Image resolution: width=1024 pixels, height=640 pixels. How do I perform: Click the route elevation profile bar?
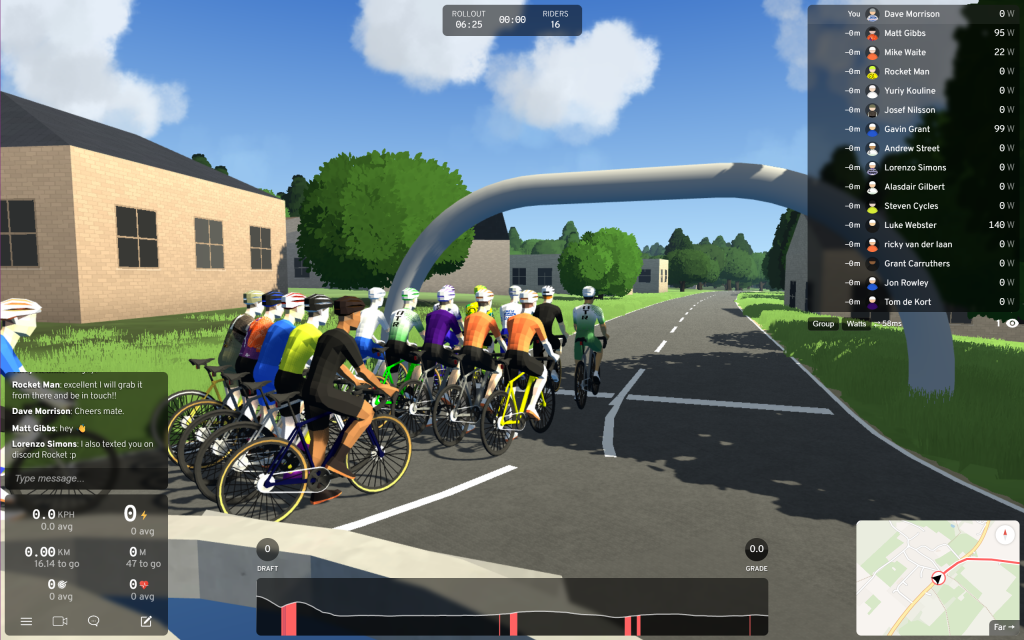tap(511, 606)
